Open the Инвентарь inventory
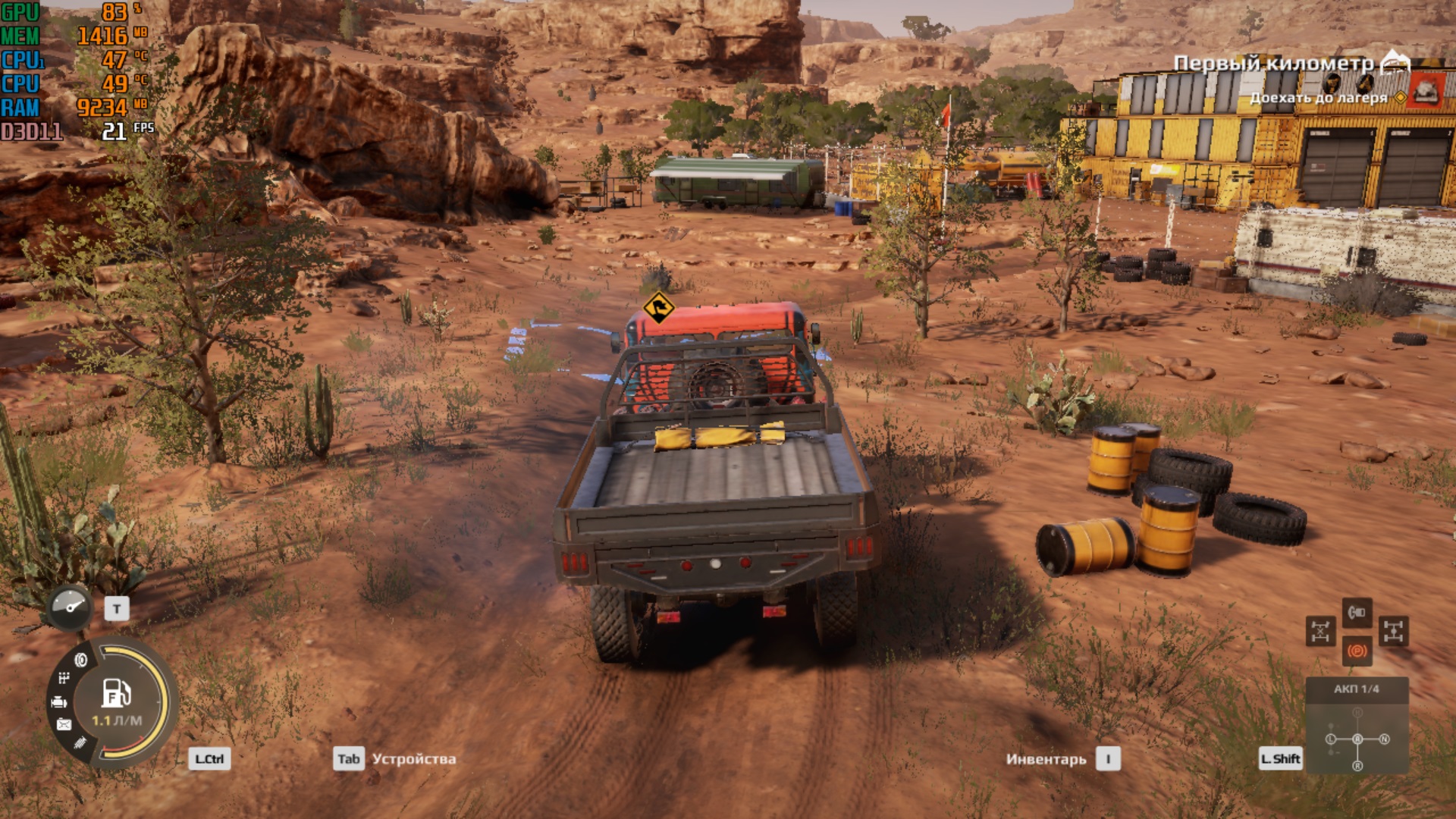 tap(1046, 759)
